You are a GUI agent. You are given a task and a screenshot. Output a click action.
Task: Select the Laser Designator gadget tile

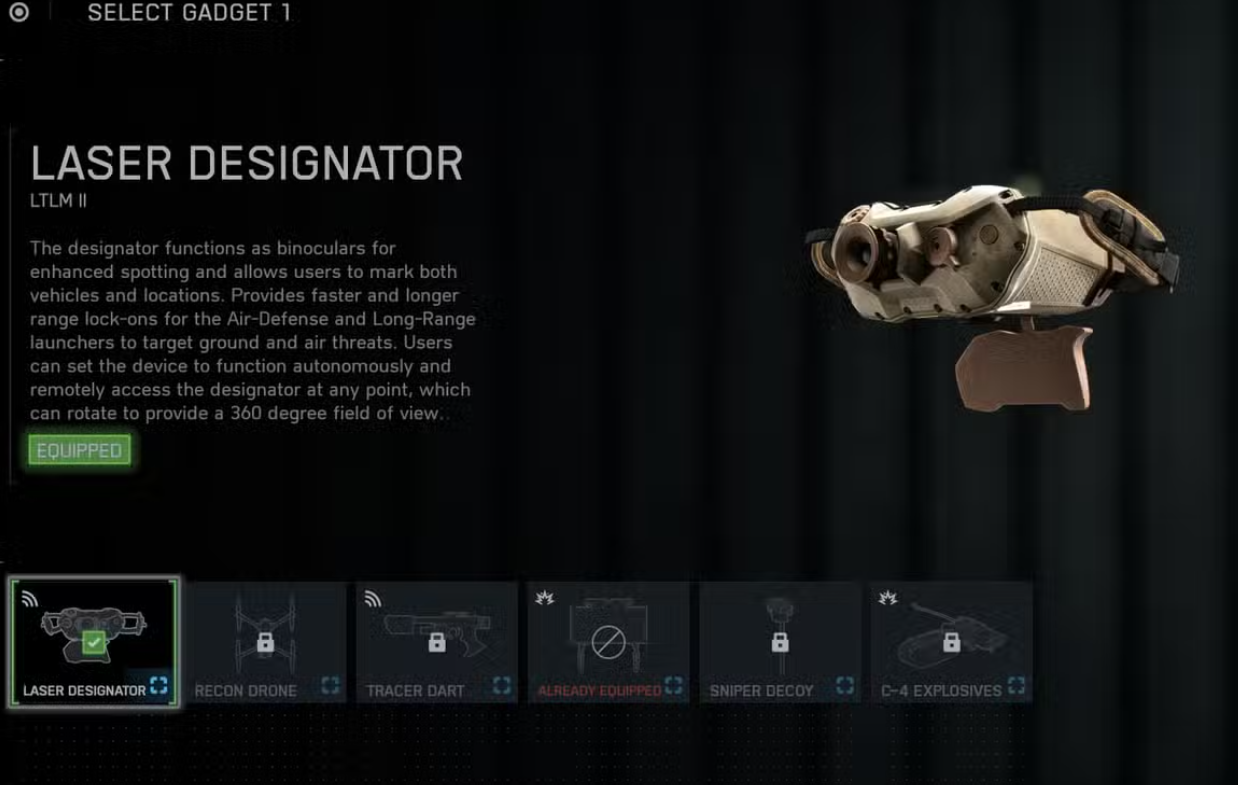94,642
